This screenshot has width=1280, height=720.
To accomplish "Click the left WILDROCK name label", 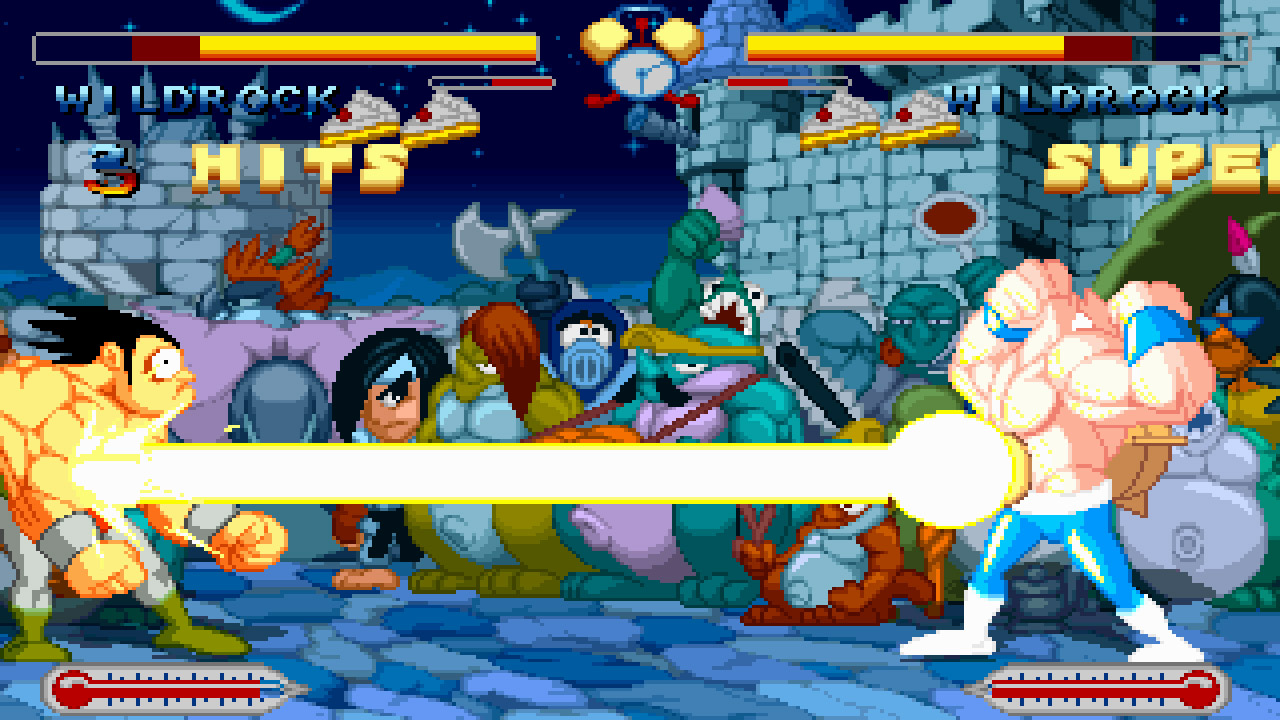I will point(195,100).
